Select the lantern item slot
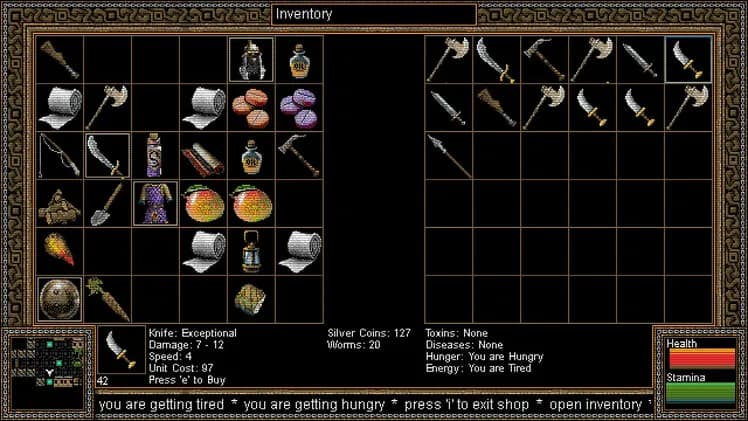748x421 pixels. point(251,251)
